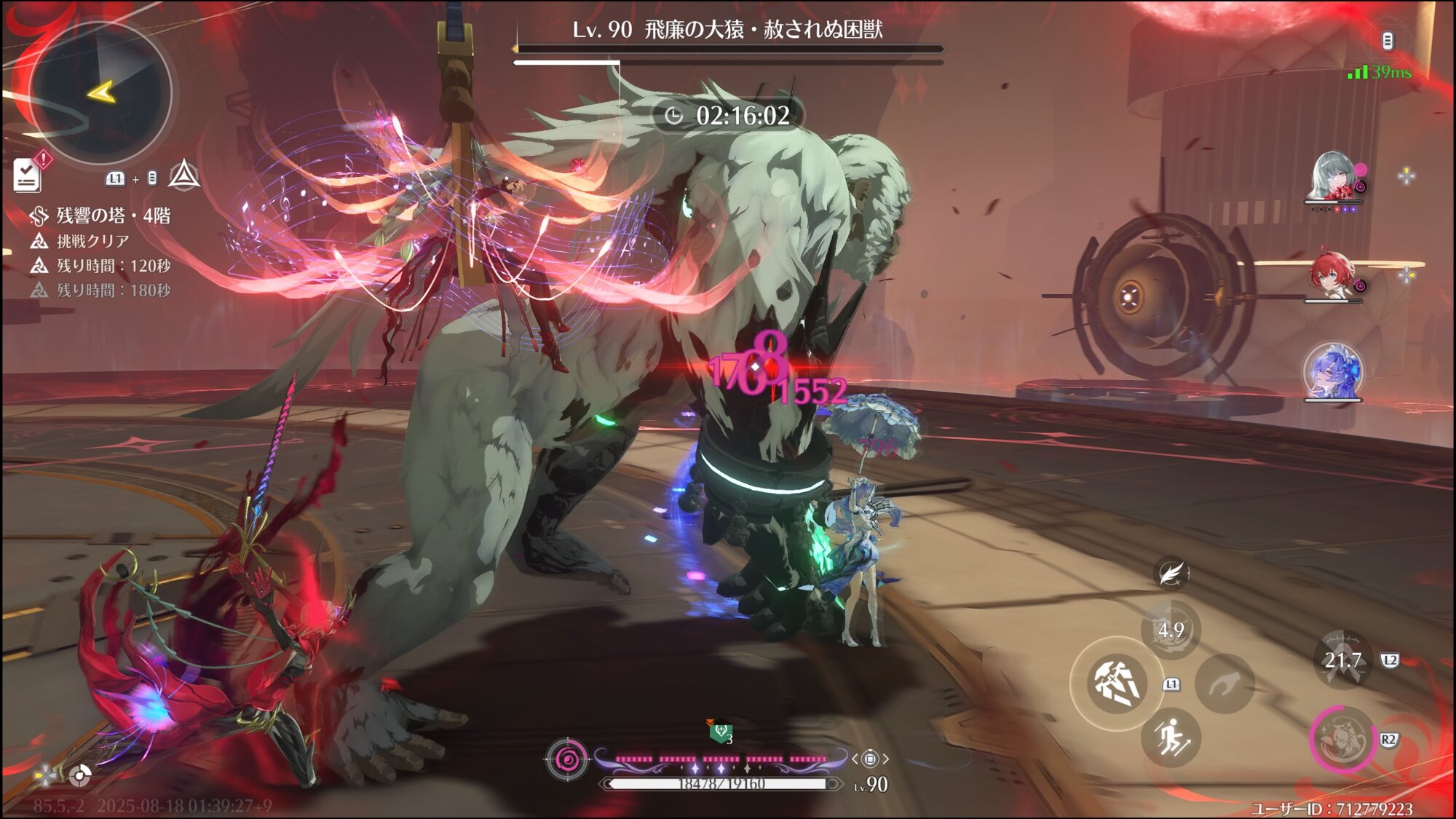
Task: Unleash the pink-ringed resonance liberation button
Action: [1342, 739]
